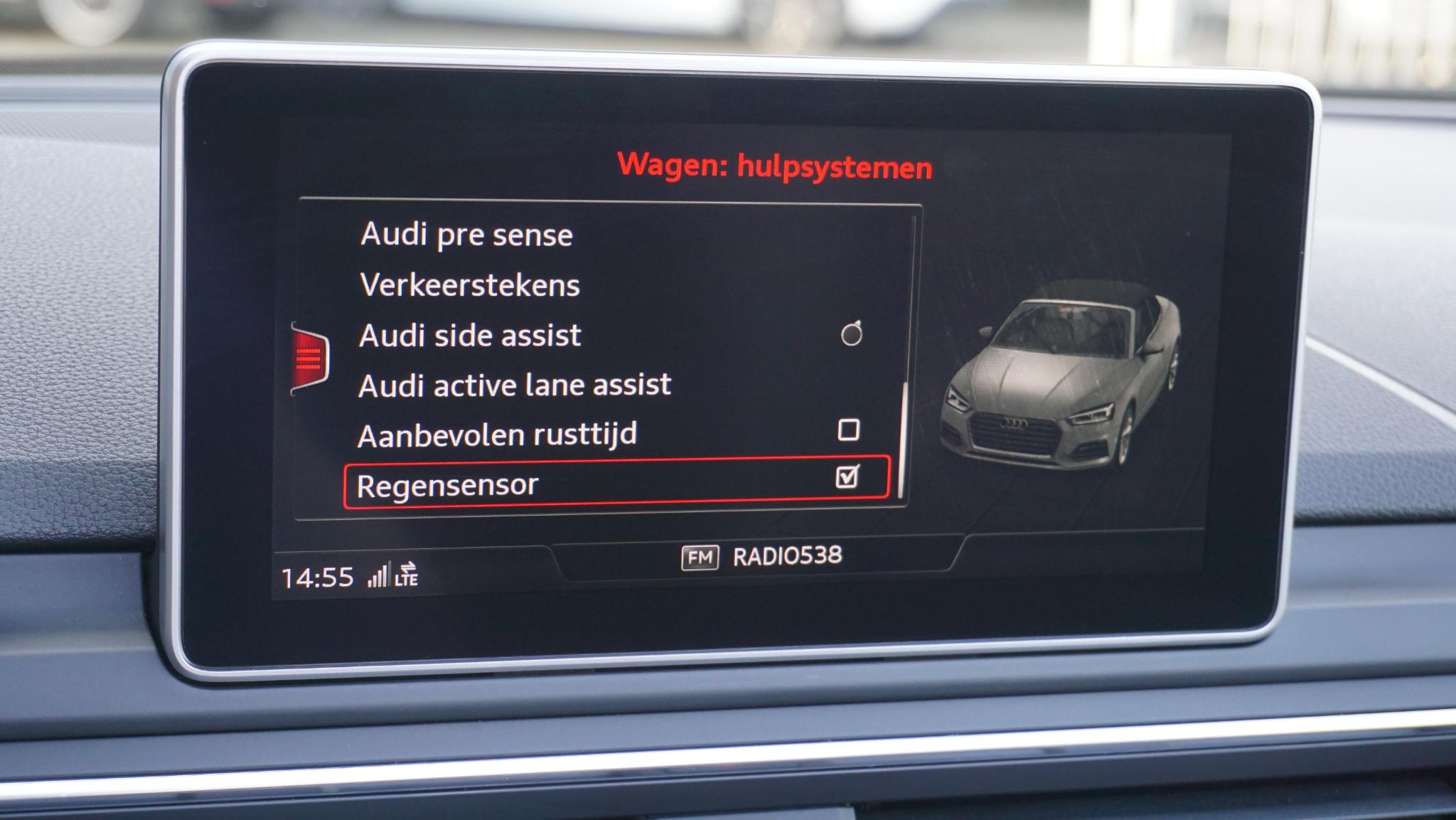Open the Audi pre sense entry

click(x=466, y=235)
